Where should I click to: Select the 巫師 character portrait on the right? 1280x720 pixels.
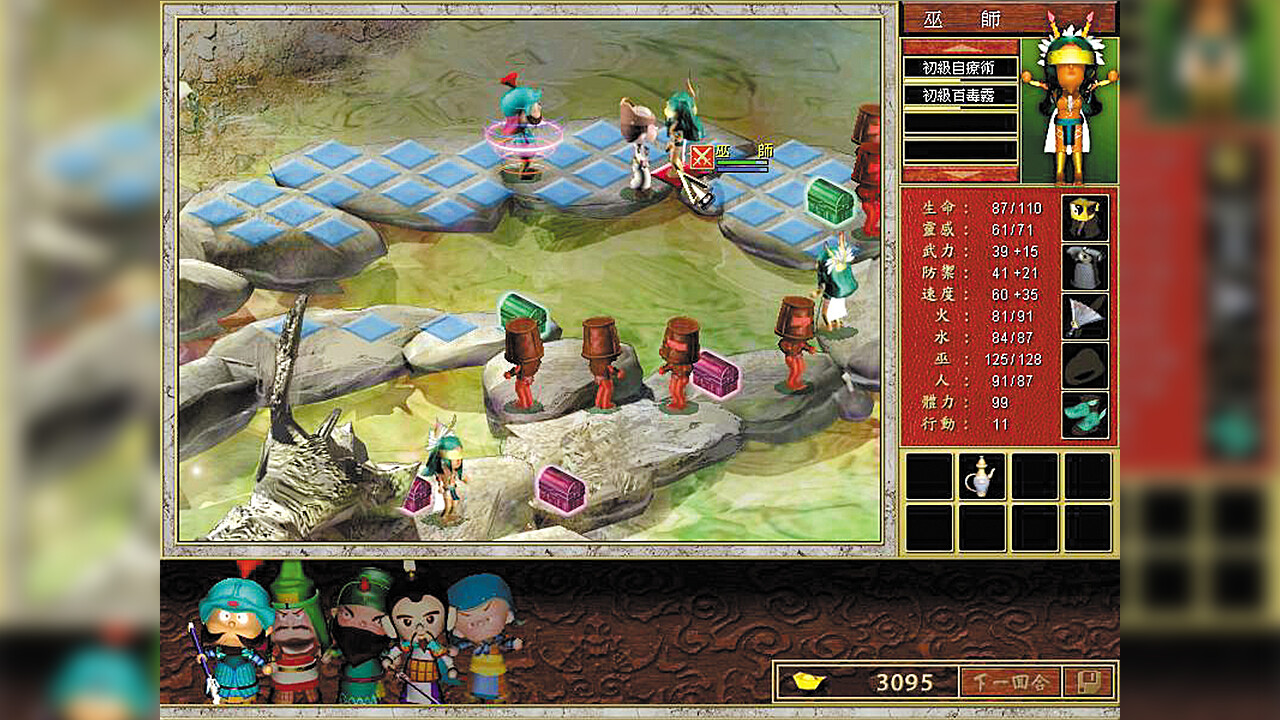point(1072,105)
